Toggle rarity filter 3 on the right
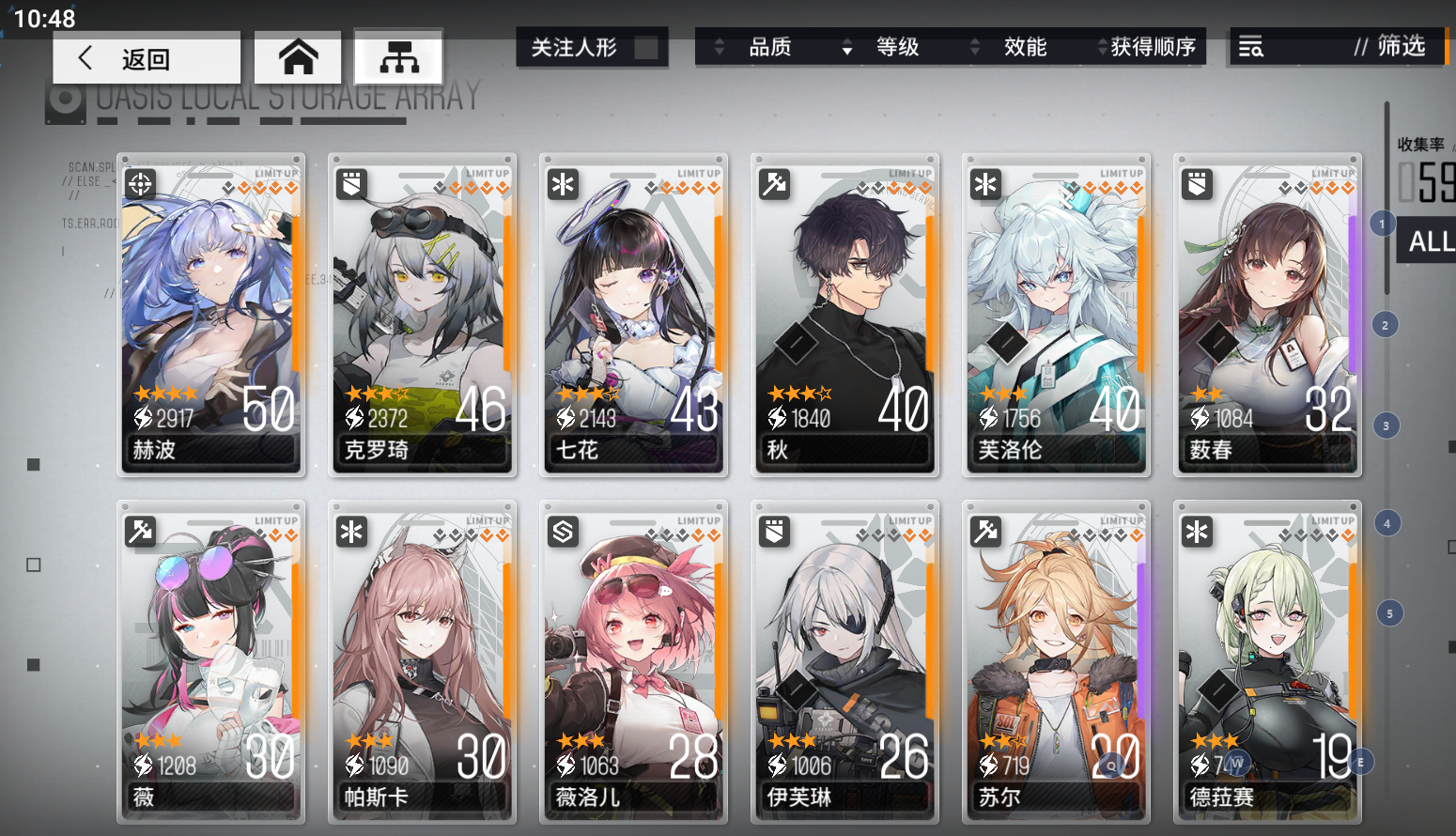Image resolution: width=1456 pixels, height=836 pixels. click(1386, 425)
